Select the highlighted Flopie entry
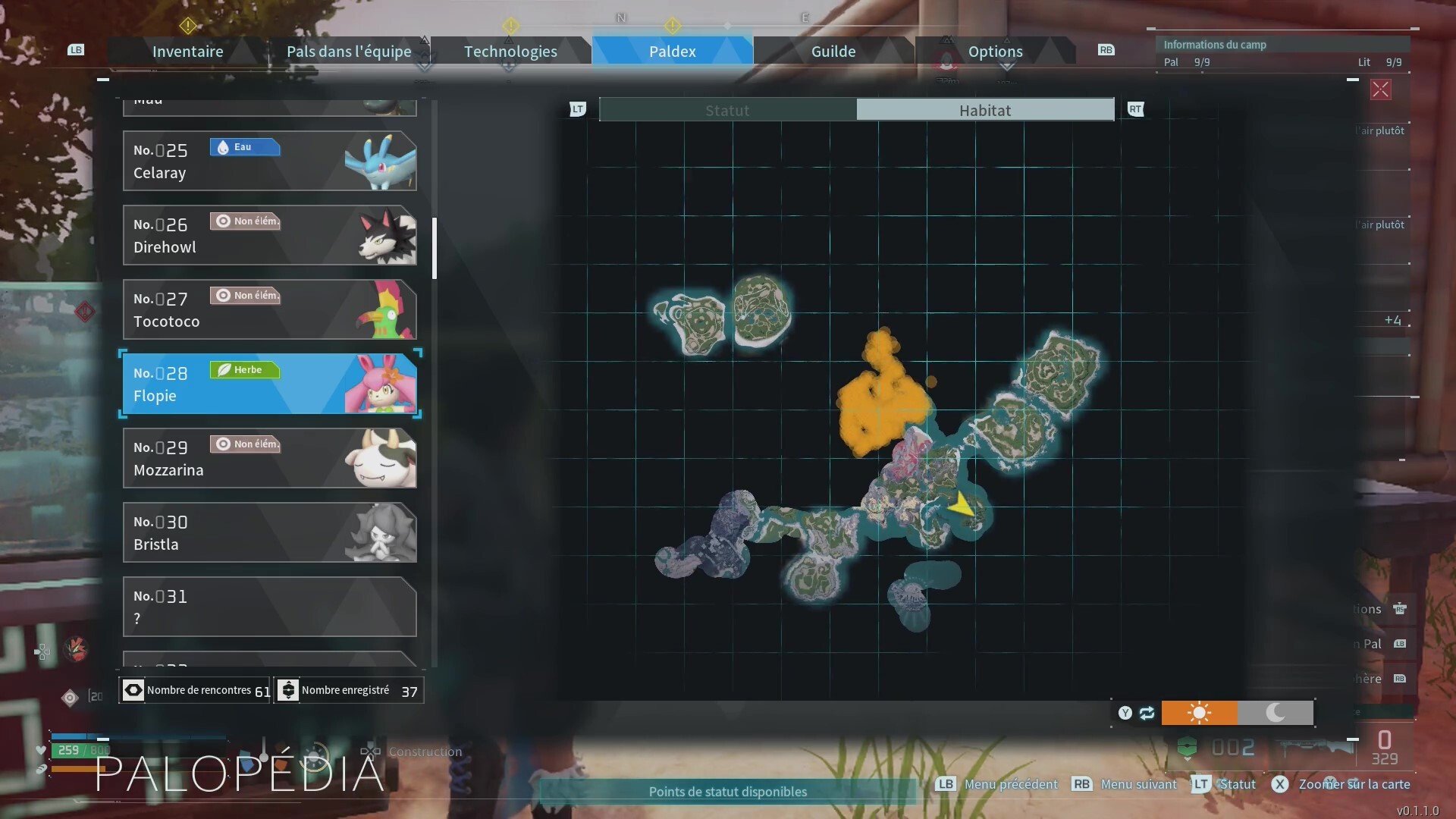 coord(269,384)
